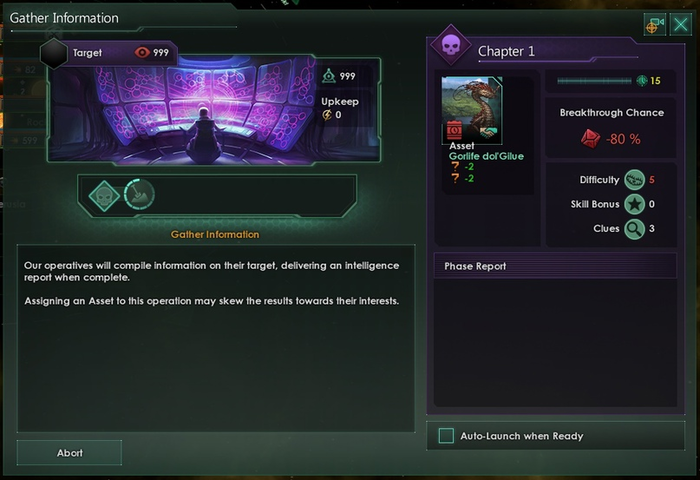Click the Clues magnifying glass icon
Viewport: 700px width, 480px height.
[634, 229]
